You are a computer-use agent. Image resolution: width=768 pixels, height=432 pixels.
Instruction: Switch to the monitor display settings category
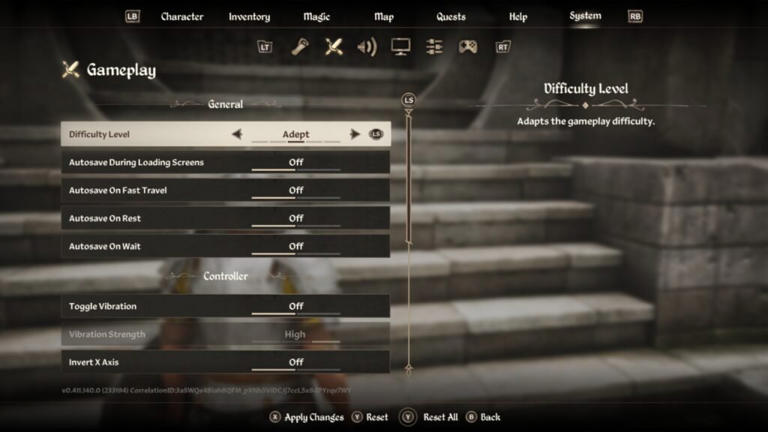tap(401, 47)
